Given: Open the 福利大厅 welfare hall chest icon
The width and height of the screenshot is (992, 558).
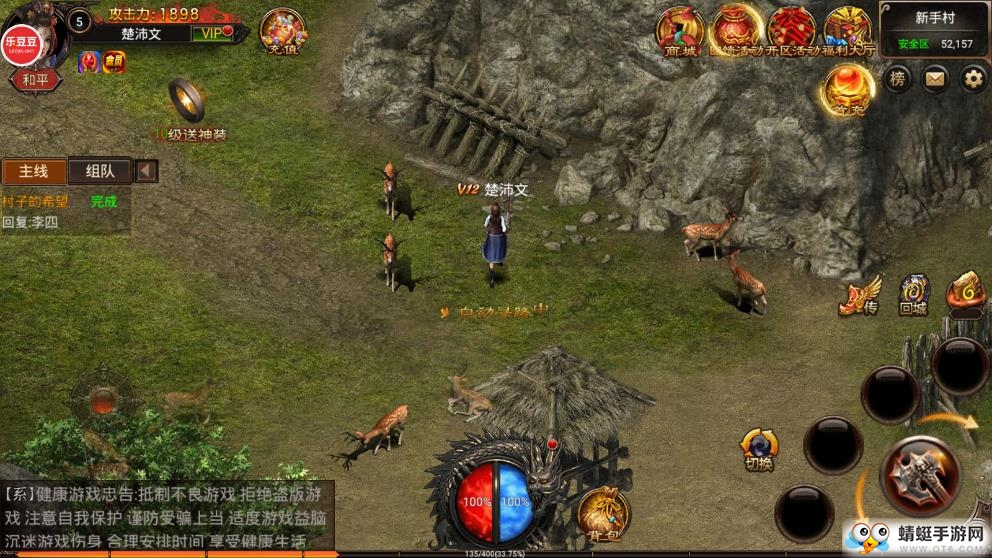Looking at the screenshot, I should (847, 30).
